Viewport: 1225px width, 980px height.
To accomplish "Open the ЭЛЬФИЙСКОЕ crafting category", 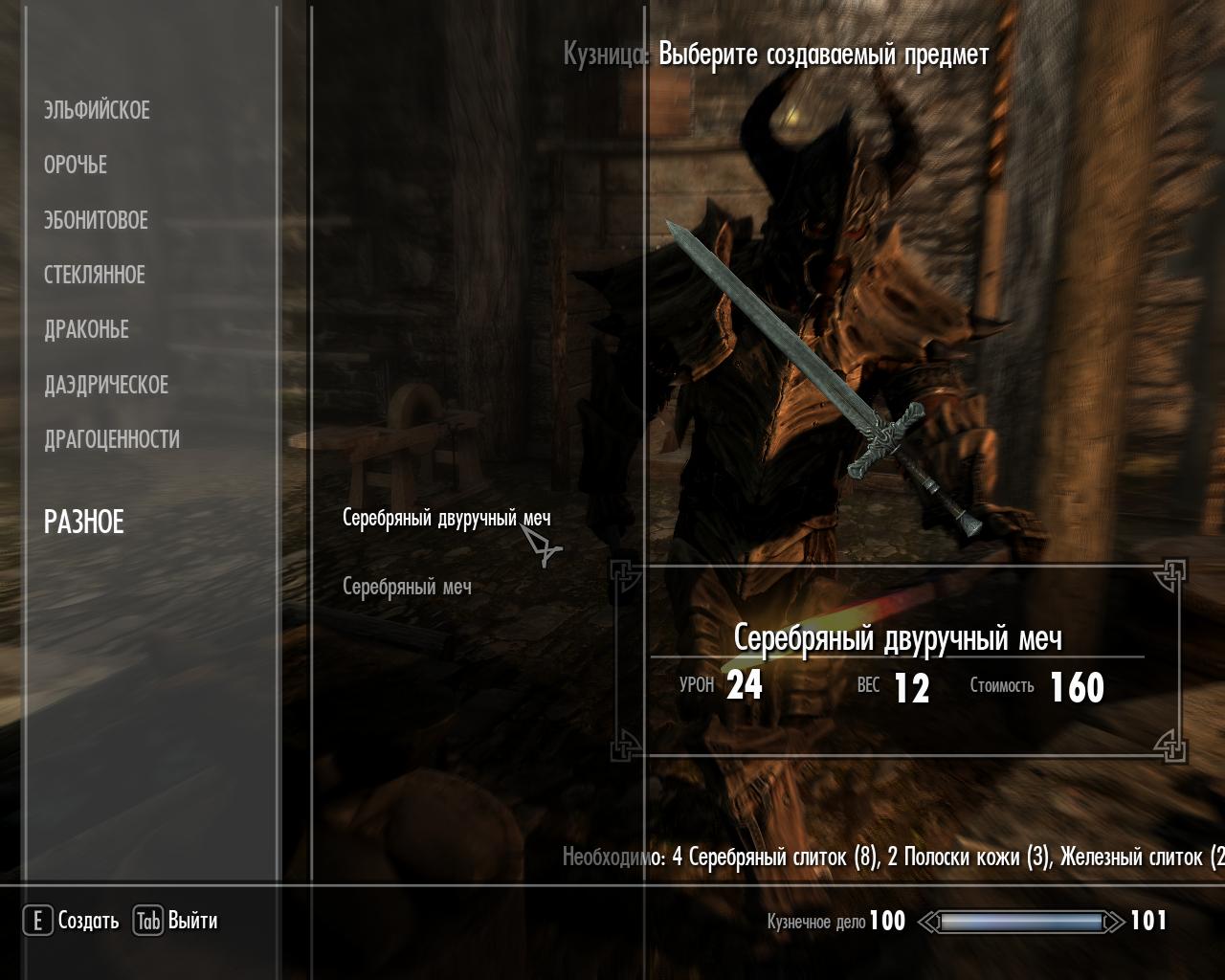I will pos(96,110).
